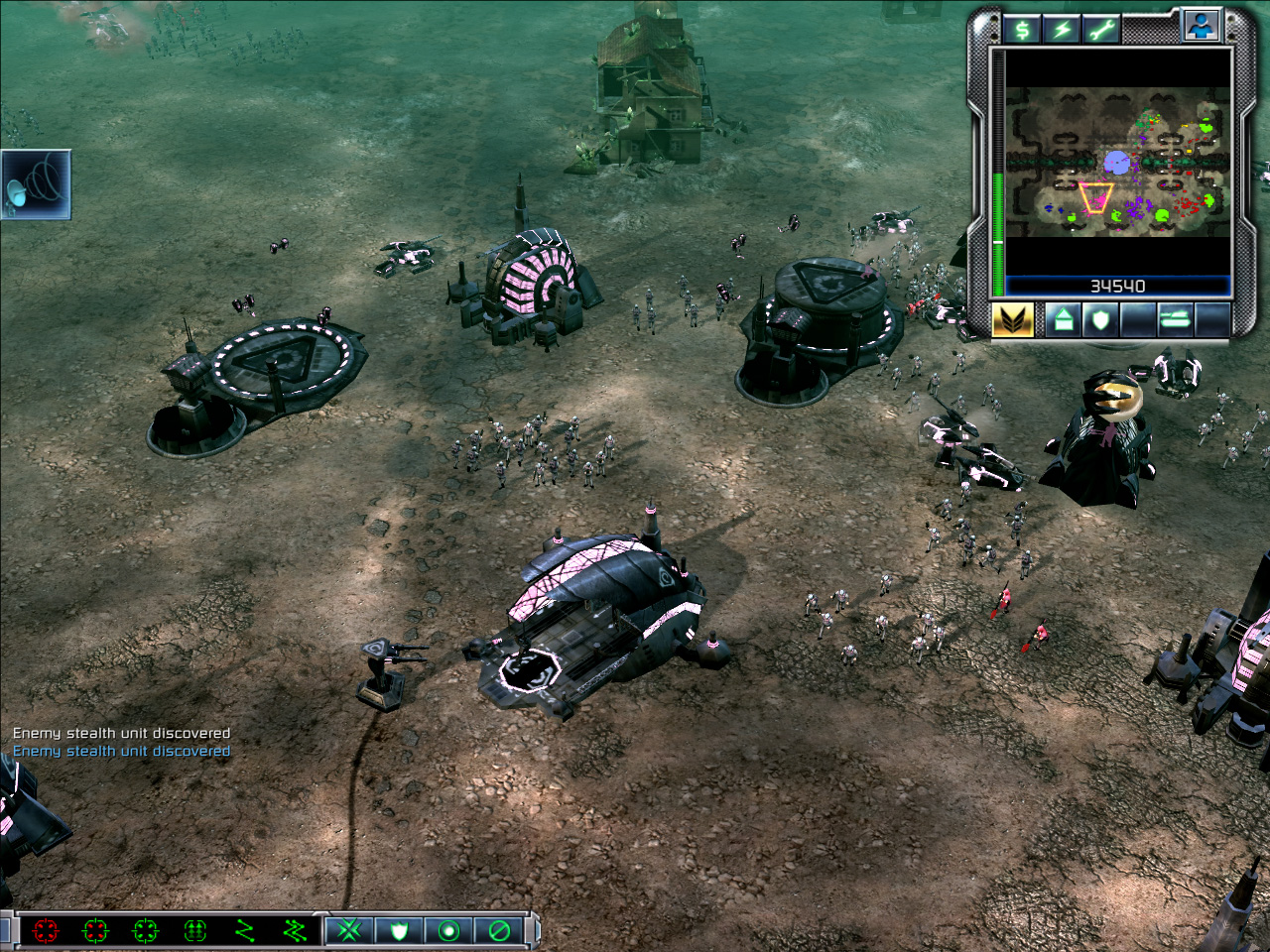Viewport: 1270px width, 952px height.
Task: Set the aggressive stance star button
Action: 350,930
